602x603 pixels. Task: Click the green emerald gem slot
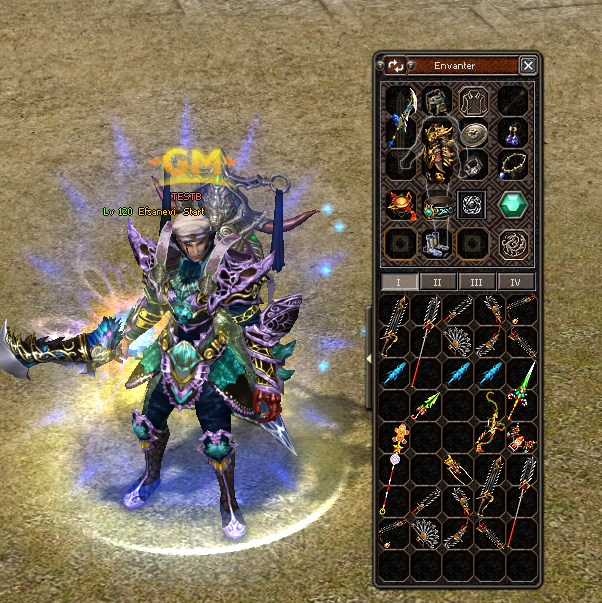[514, 205]
